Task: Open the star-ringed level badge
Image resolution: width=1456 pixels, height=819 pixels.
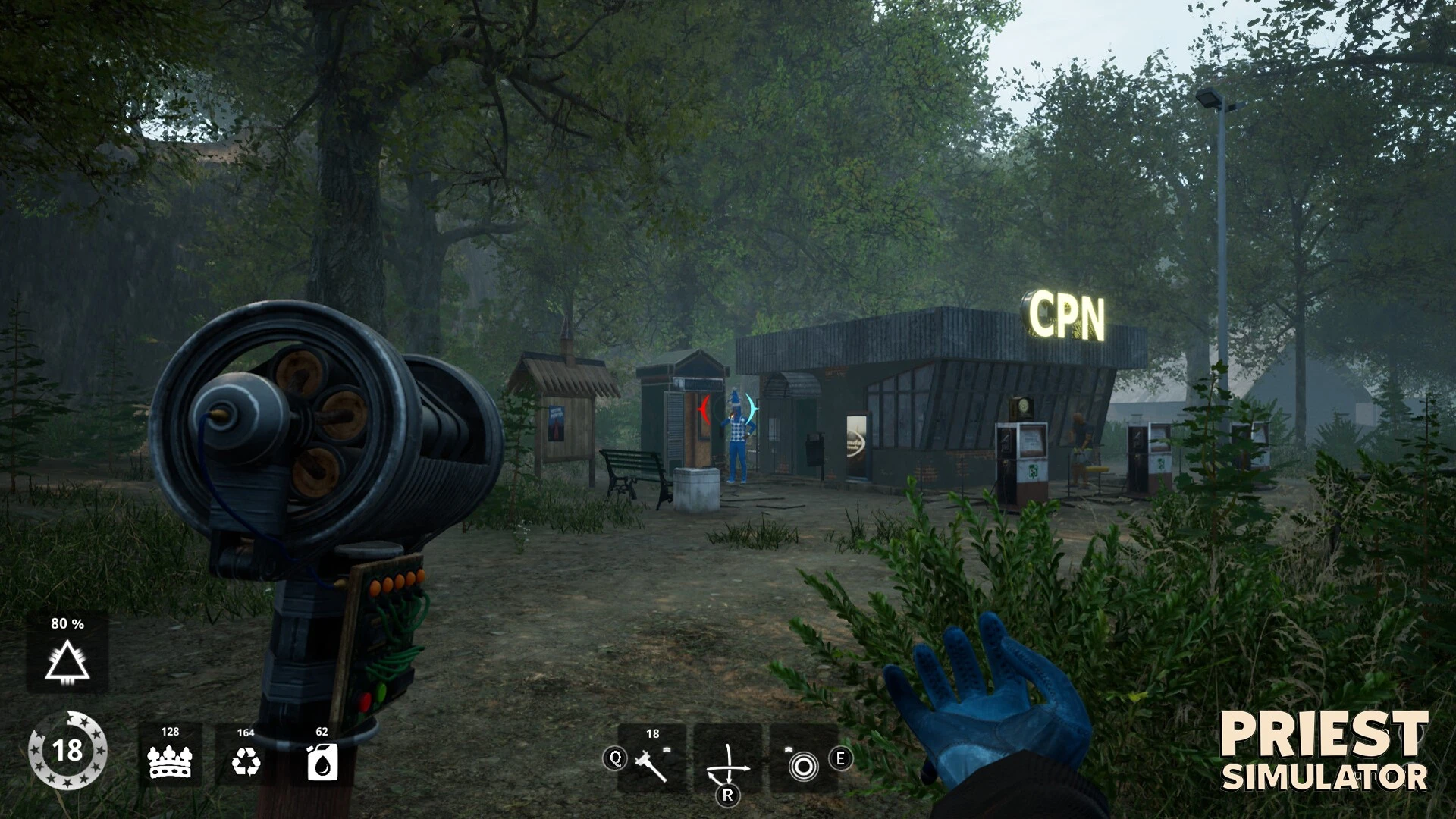Action: coord(67,751)
